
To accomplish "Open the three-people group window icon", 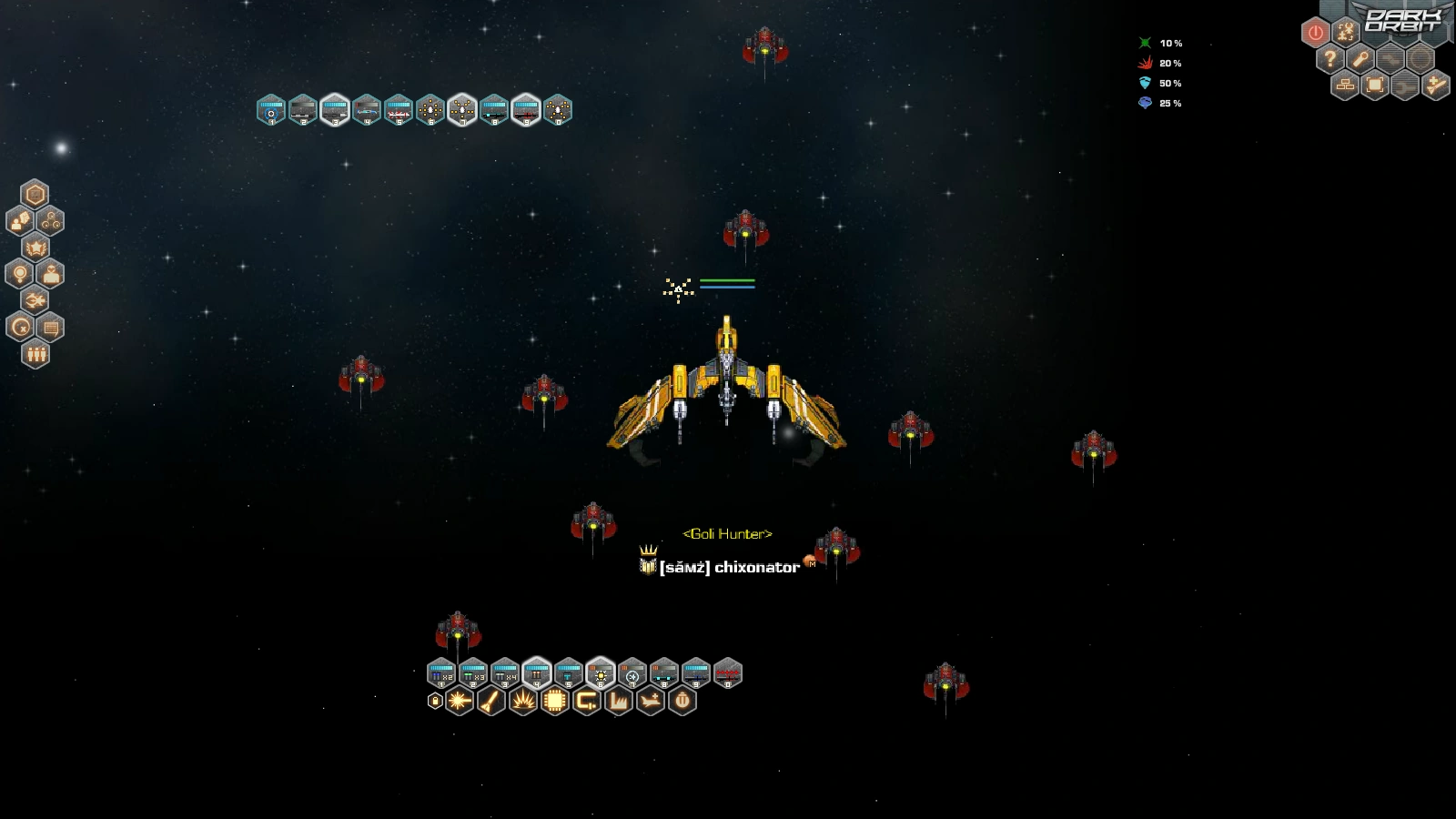I will (x=35, y=354).
